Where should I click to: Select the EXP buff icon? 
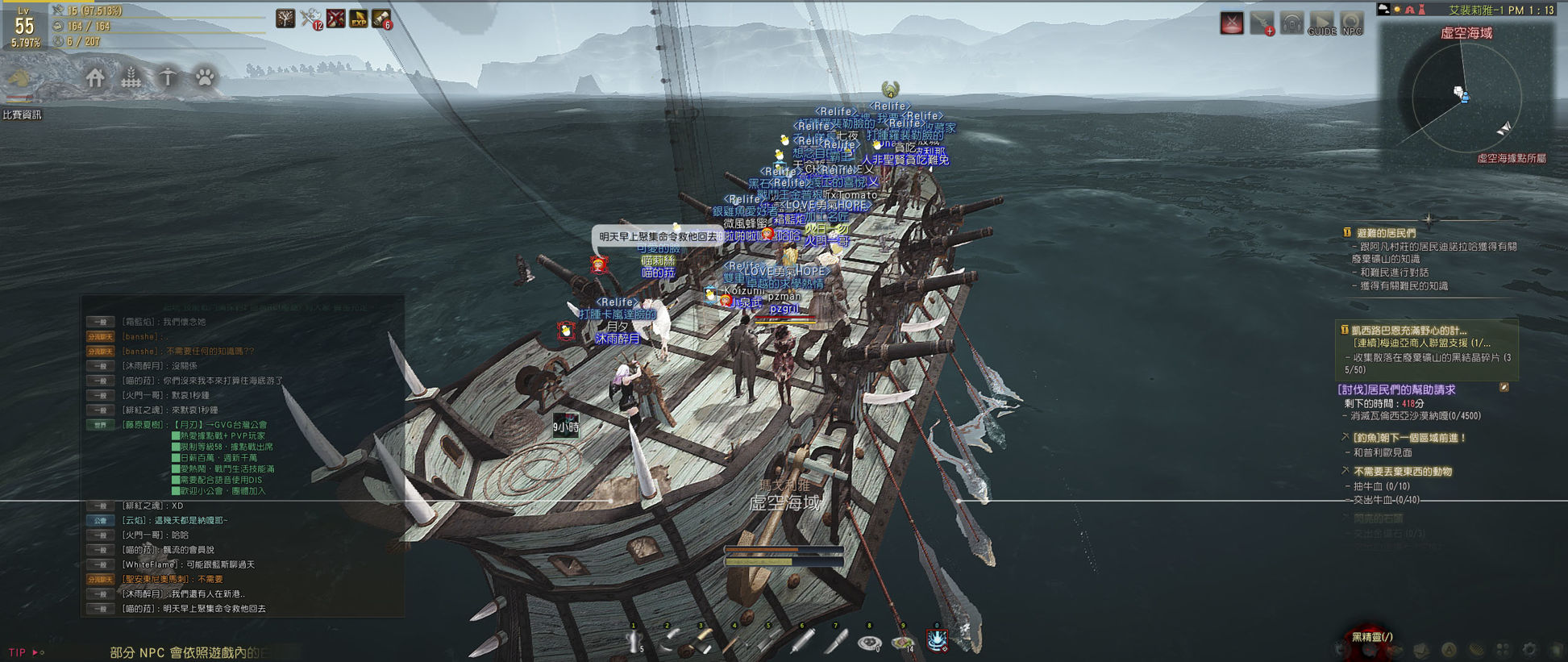(x=359, y=18)
